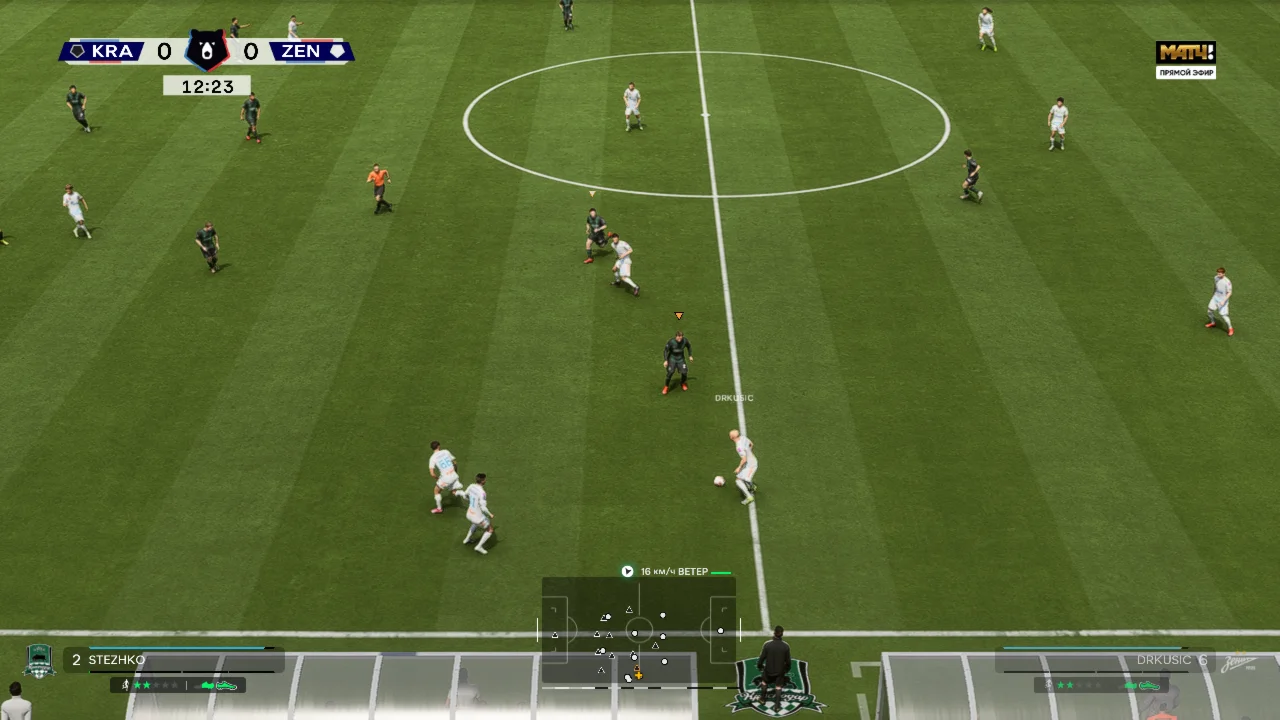Click the KRA team badge on the scoreboard
Viewport: 1280px width, 720px height.
pos(77,51)
